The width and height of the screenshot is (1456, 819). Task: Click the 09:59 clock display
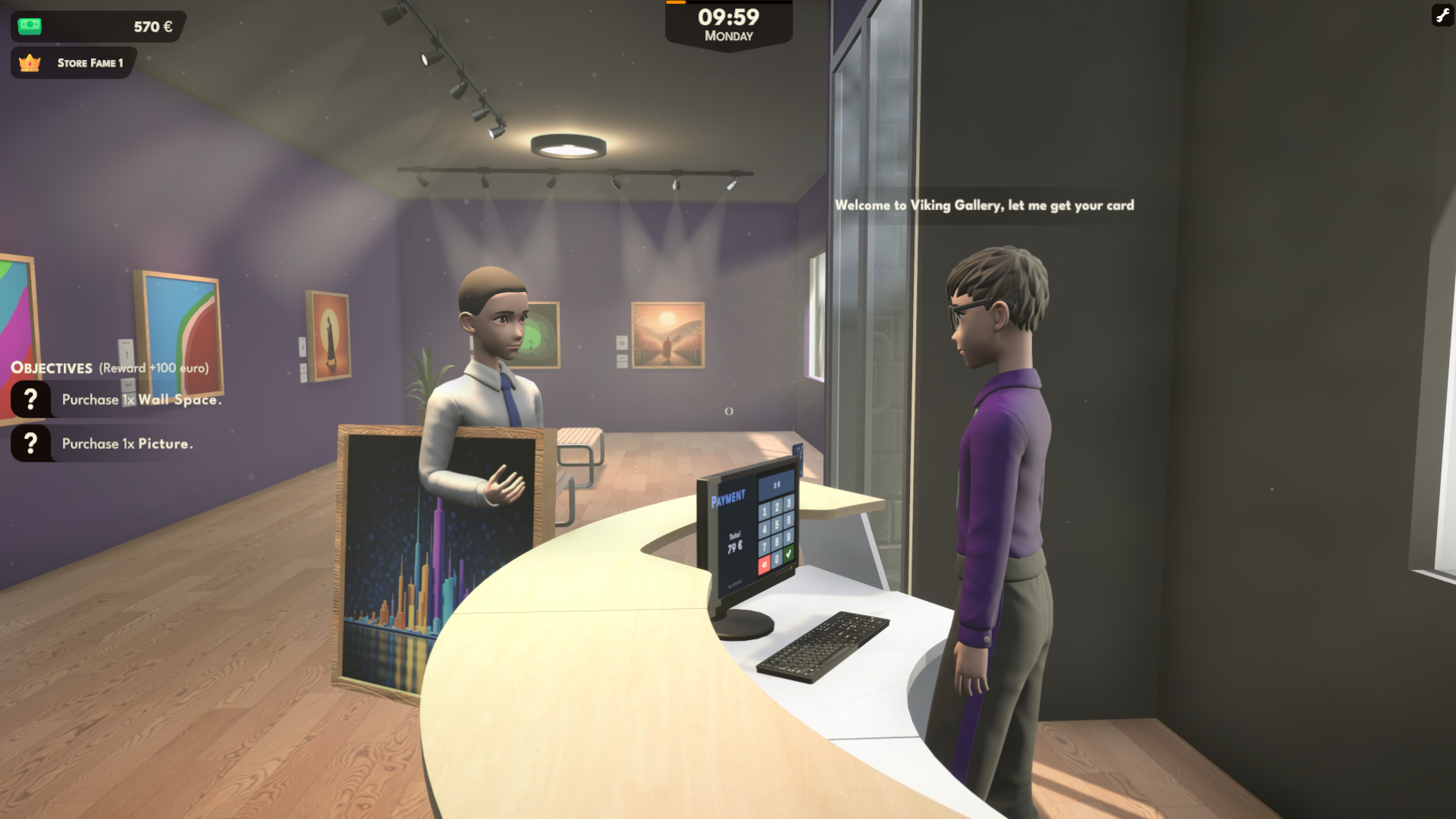click(729, 15)
